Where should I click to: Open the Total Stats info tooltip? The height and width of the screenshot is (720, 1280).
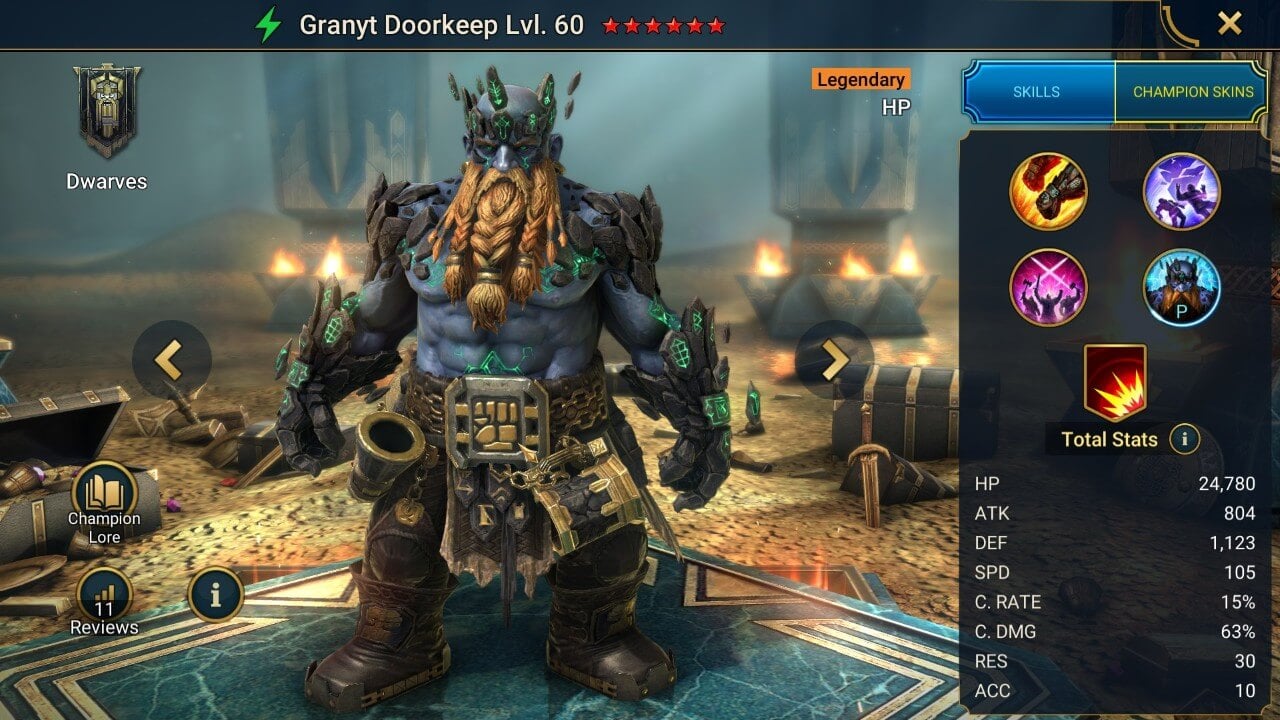coord(1183,440)
